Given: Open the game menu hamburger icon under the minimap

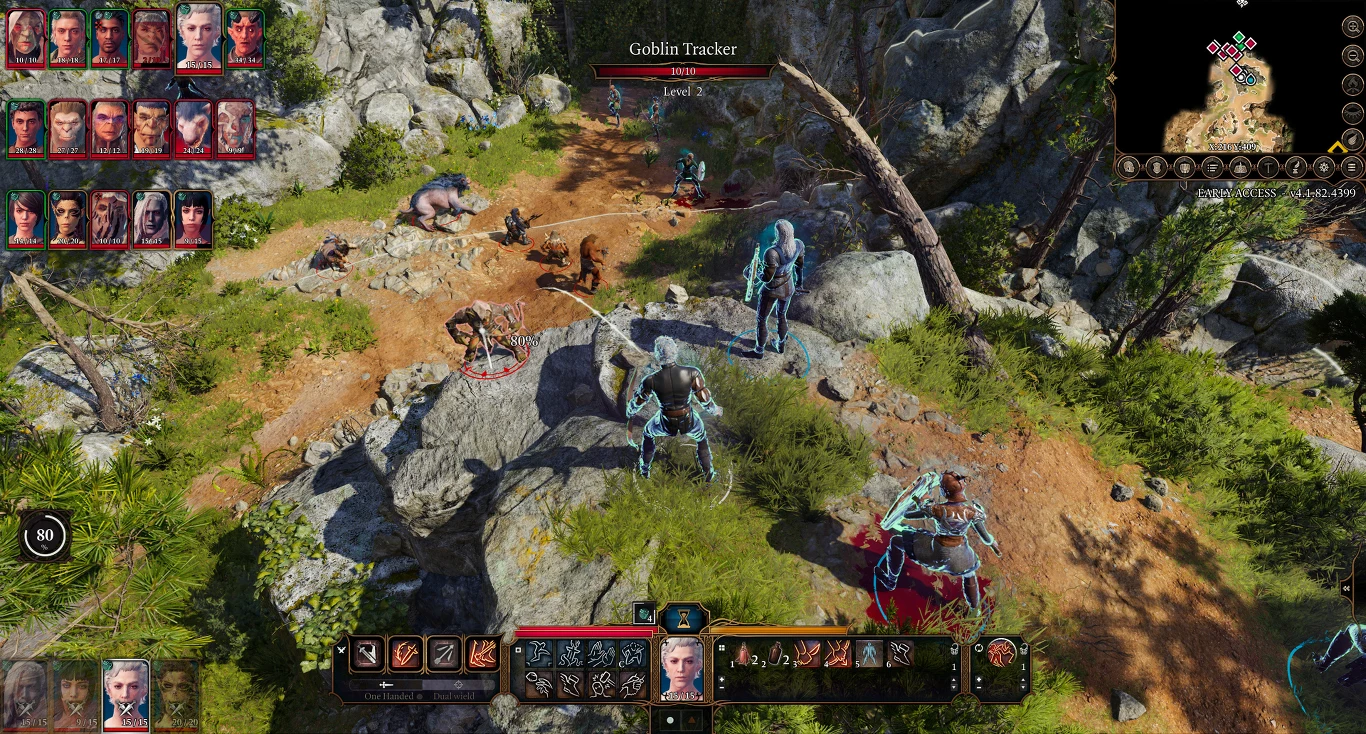Looking at the screenshot, I should point(1352,168).
